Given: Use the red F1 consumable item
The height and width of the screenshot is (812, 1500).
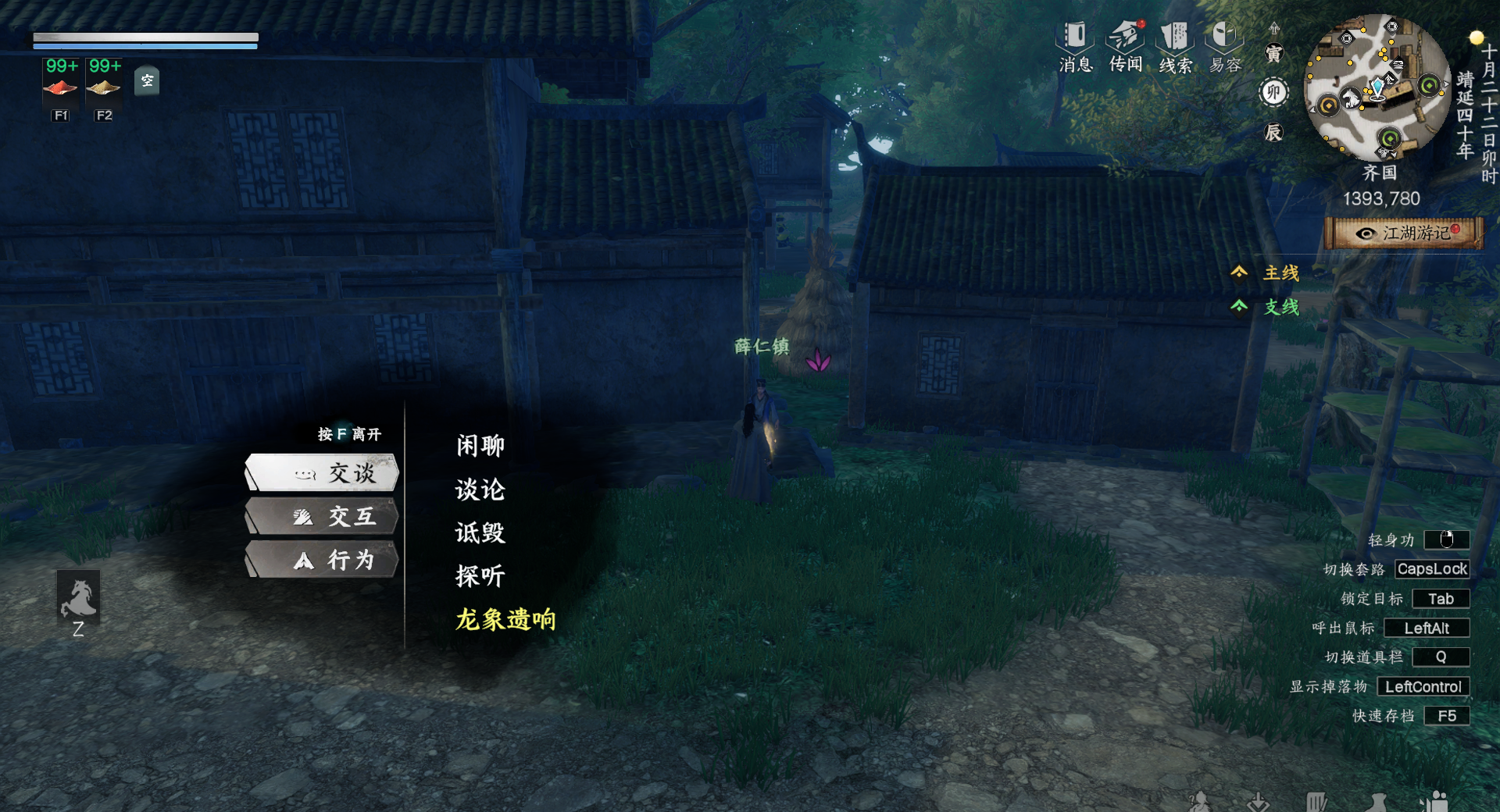Looking at the screenshot, I should pos(60,87).
